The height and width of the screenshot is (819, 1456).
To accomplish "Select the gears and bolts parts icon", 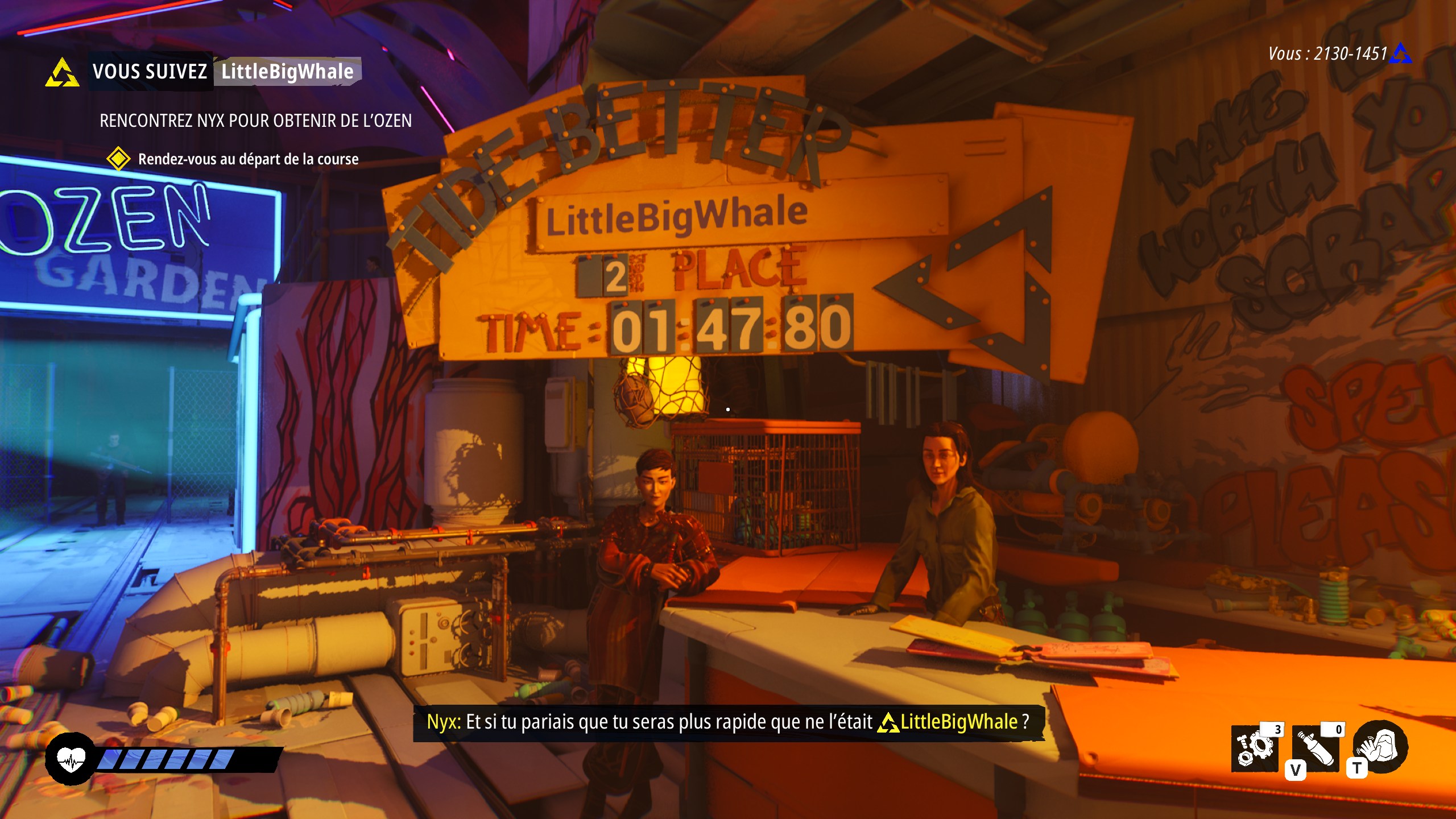I will [1255, 749].
